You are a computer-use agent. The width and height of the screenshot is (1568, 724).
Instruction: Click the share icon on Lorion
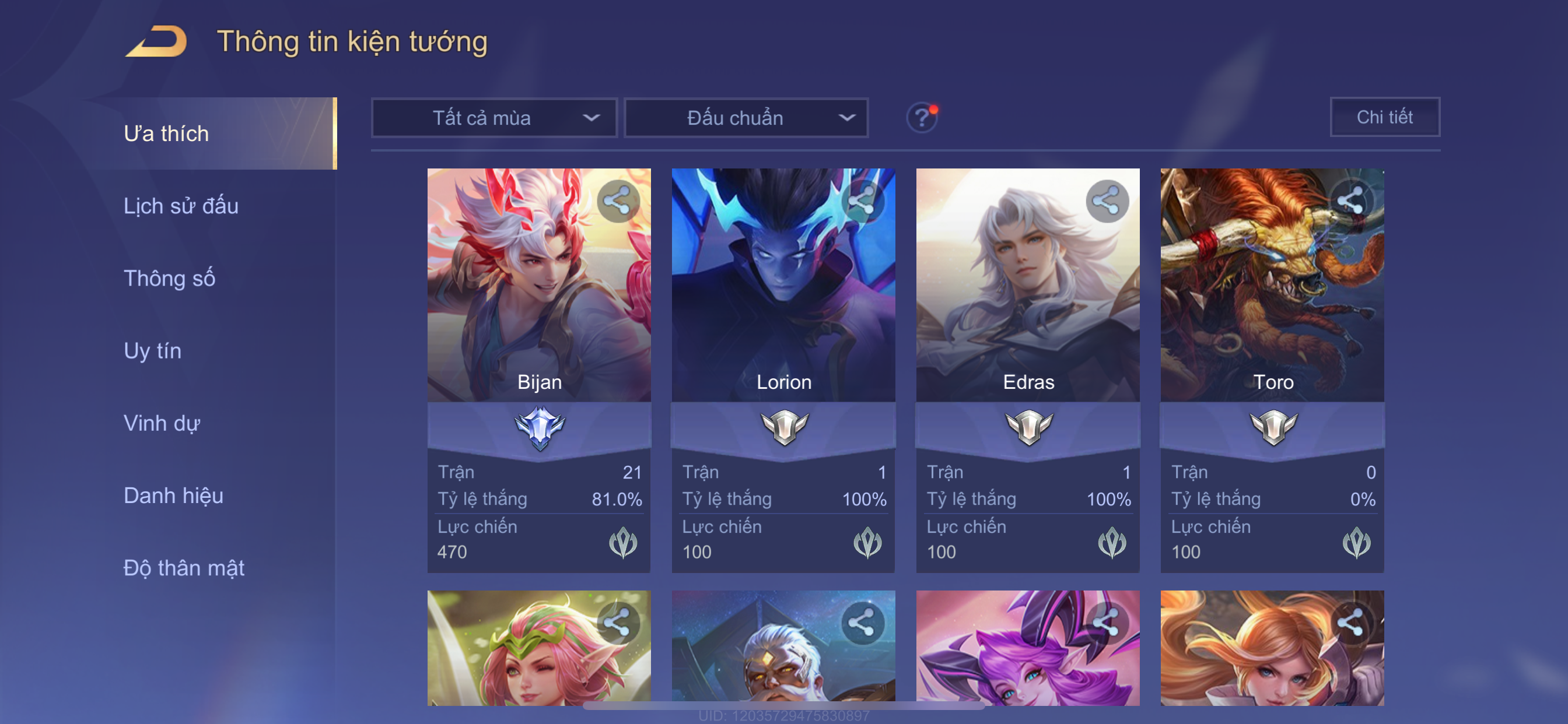[862, 201]
